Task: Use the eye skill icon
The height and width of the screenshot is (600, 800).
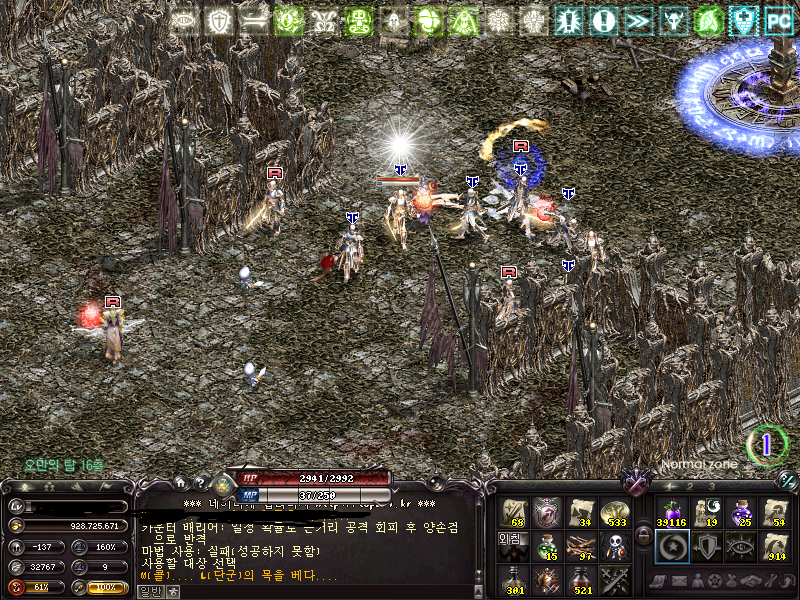Action: 740,546
